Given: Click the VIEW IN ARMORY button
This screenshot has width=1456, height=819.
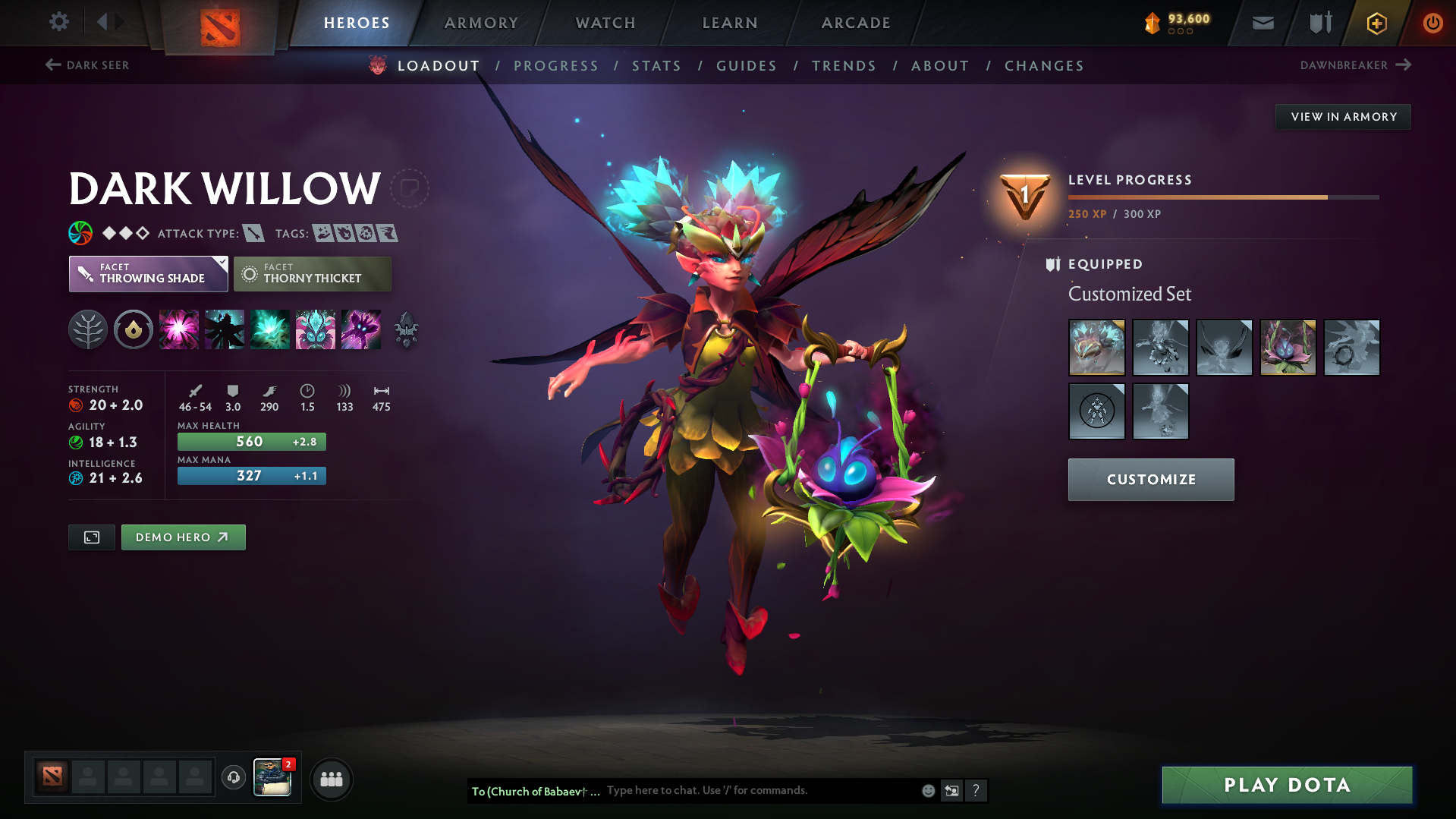Looking at the screenshot, I should tap(1342, 116).
